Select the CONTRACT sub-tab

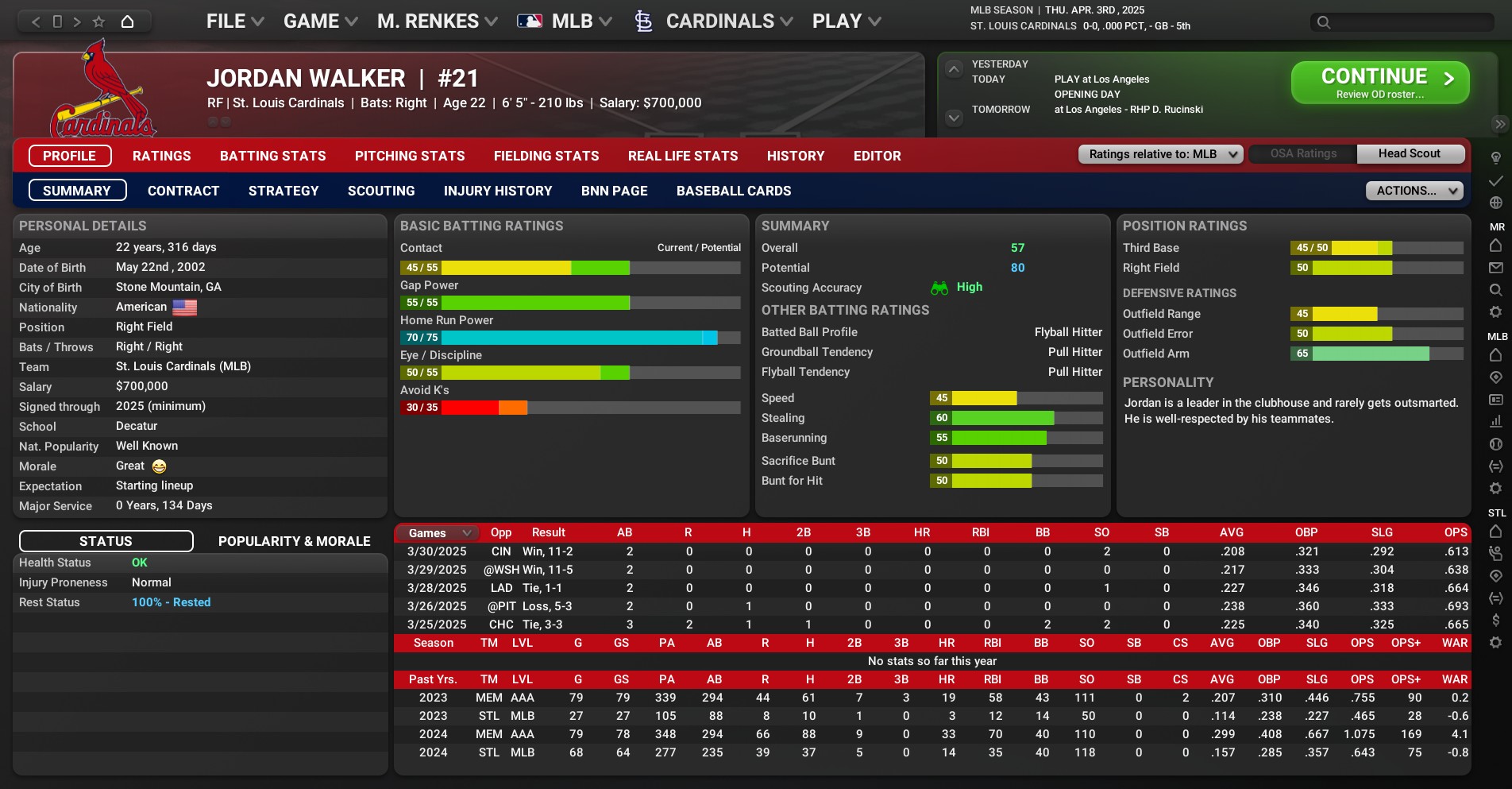point(183,191)
